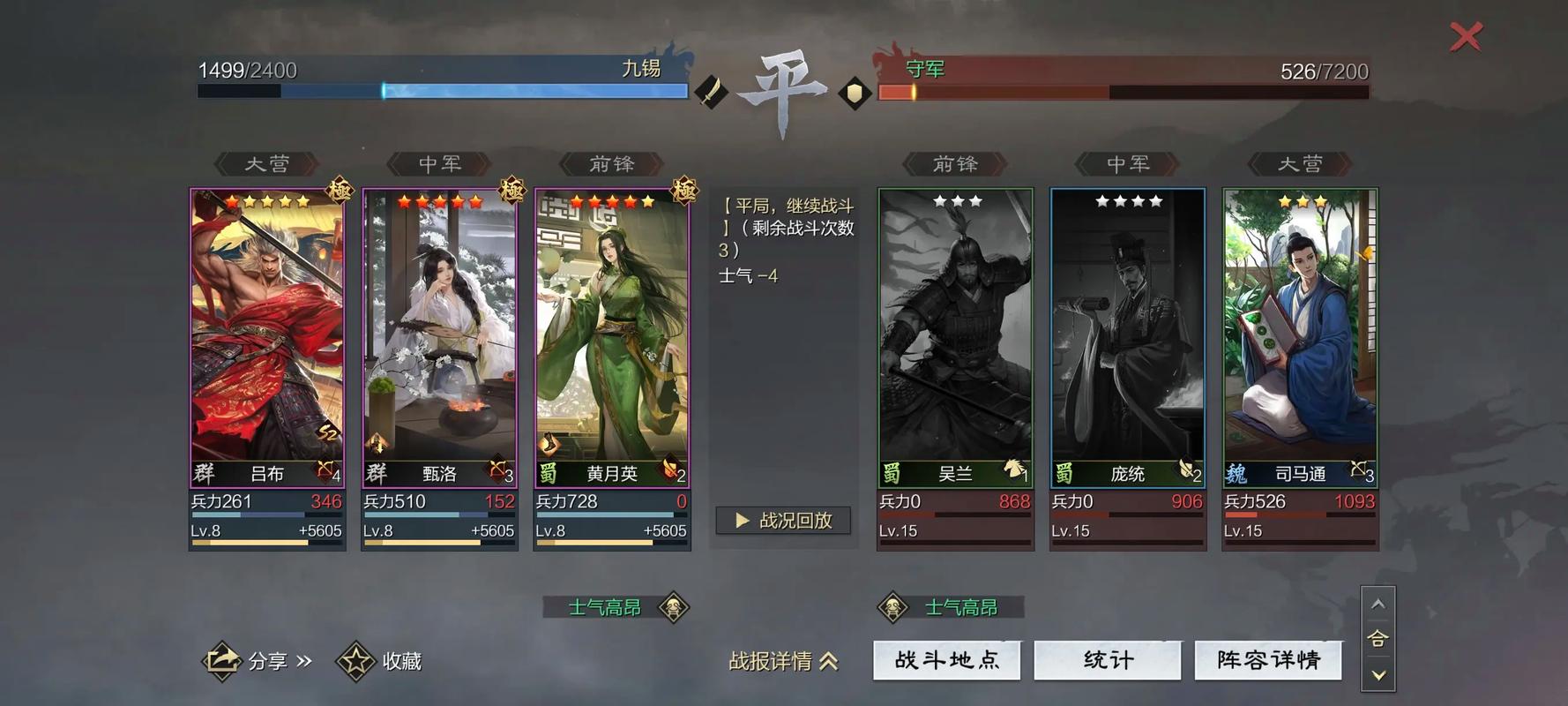Start the 战况回放 battle replay
This screenshot has width=1568, height=706.
[x=782, y=521]
